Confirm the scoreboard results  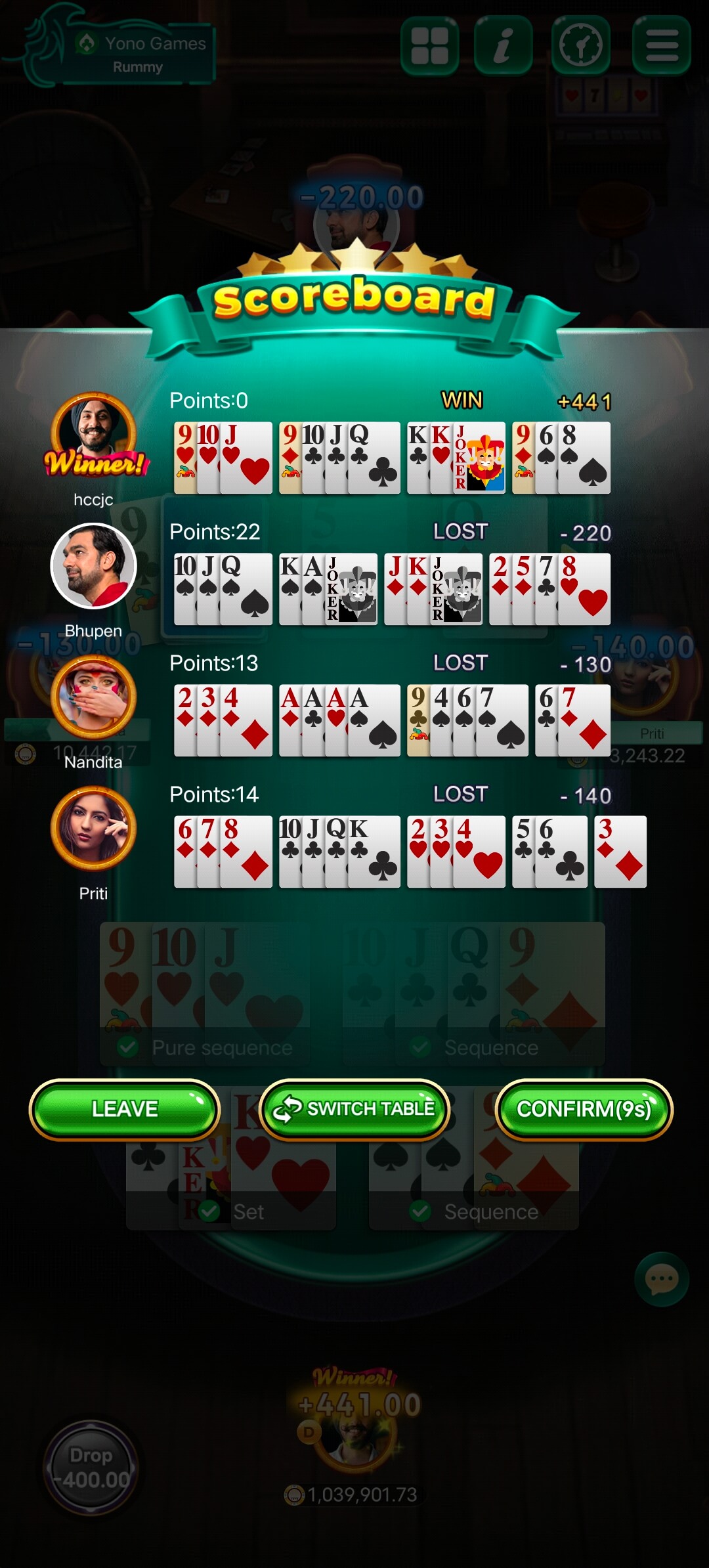tap(584, 1109)
